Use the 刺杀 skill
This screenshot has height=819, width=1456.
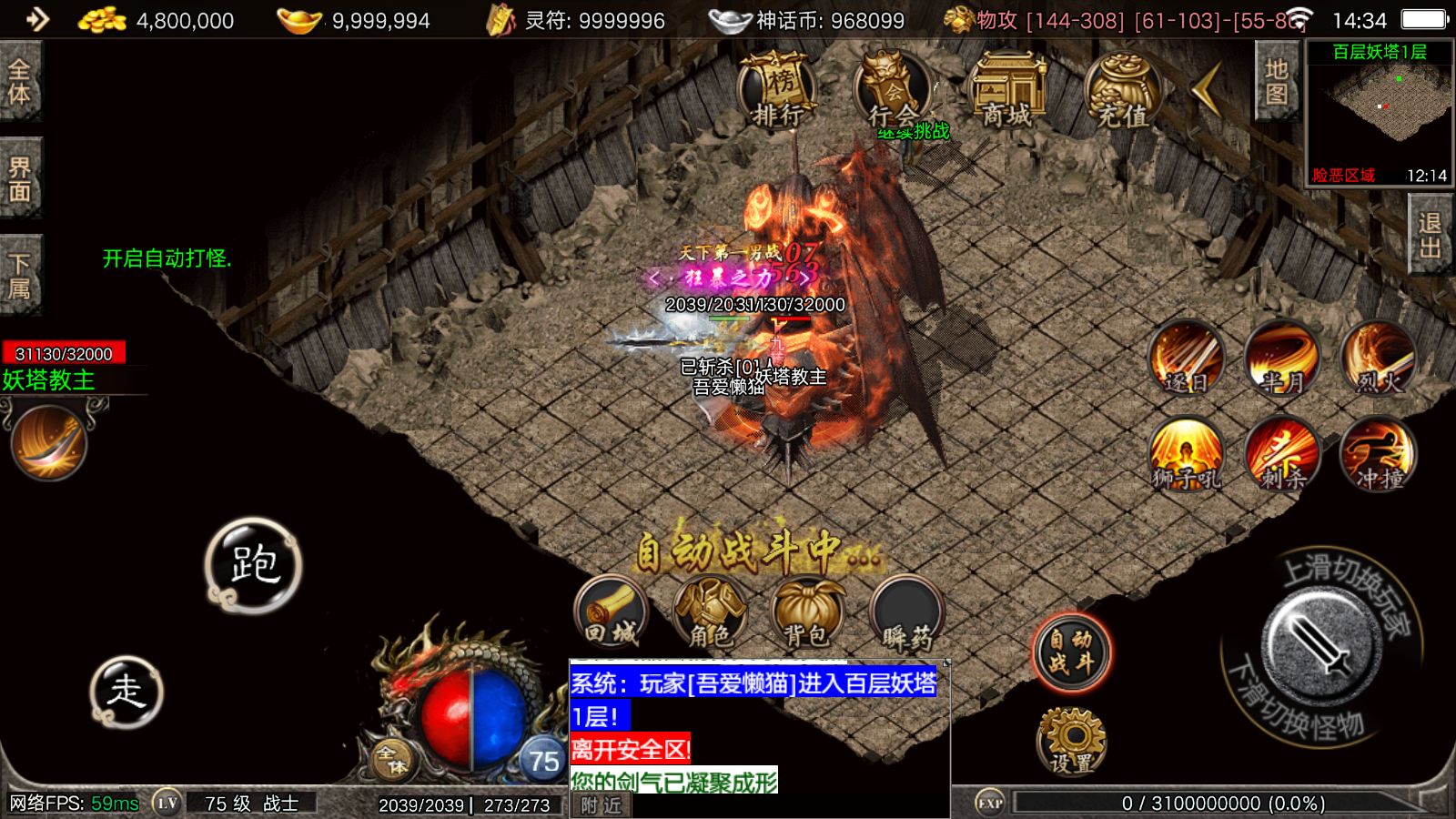[1282, 455]
